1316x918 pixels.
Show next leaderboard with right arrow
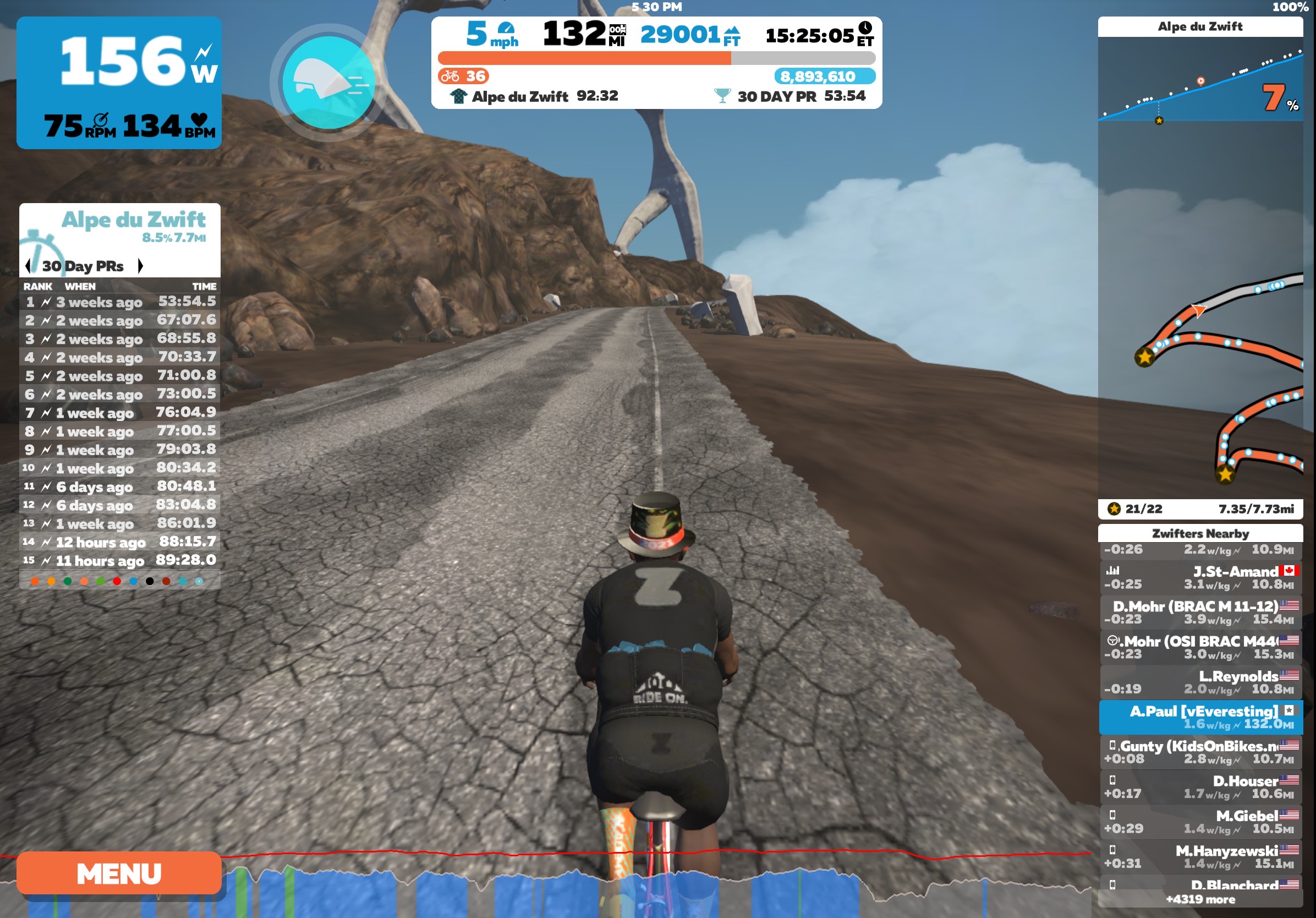(x=140, y=265)
